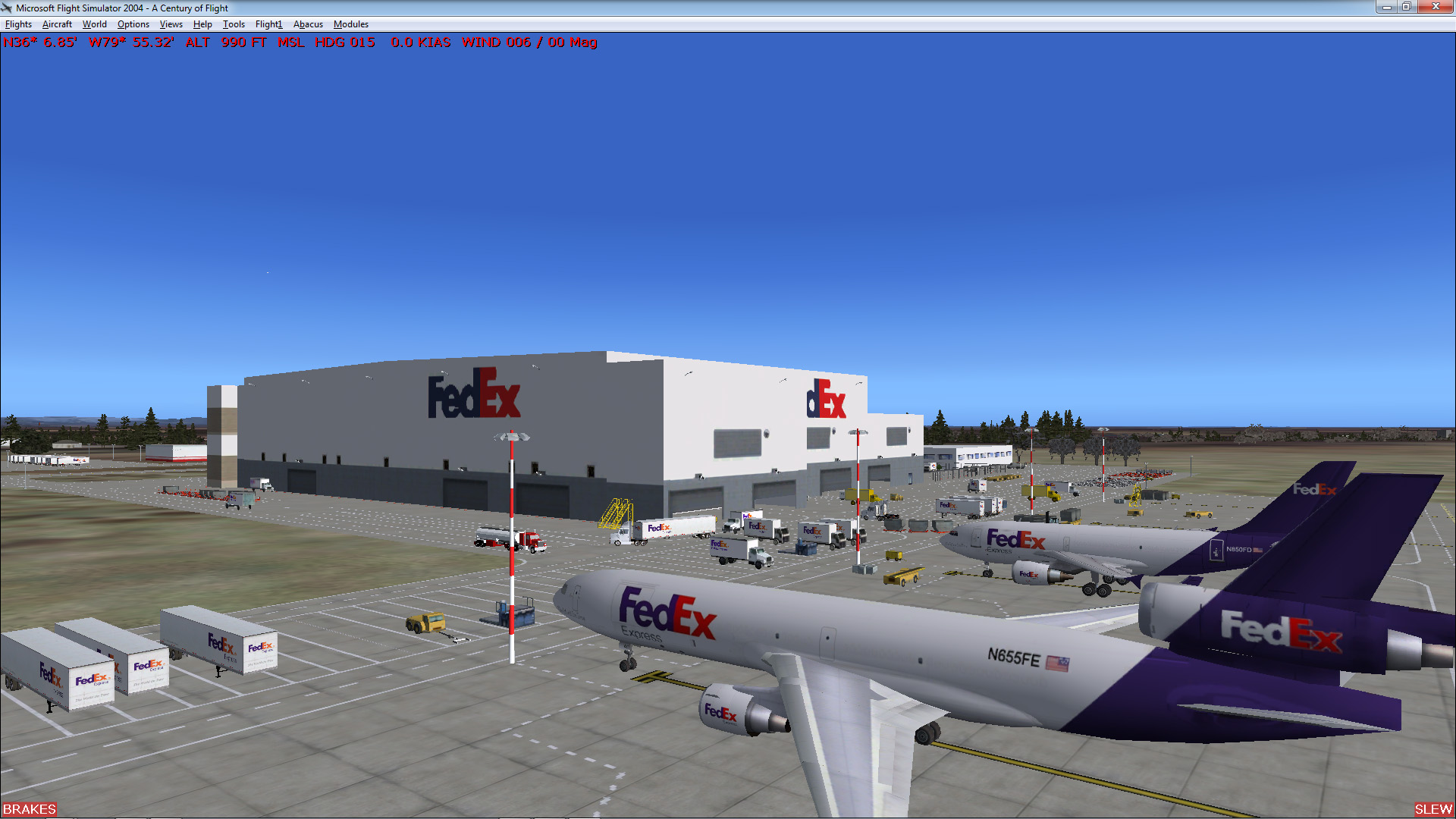
Task: Open the Abacus add-on menu
Action: [307, 24]
